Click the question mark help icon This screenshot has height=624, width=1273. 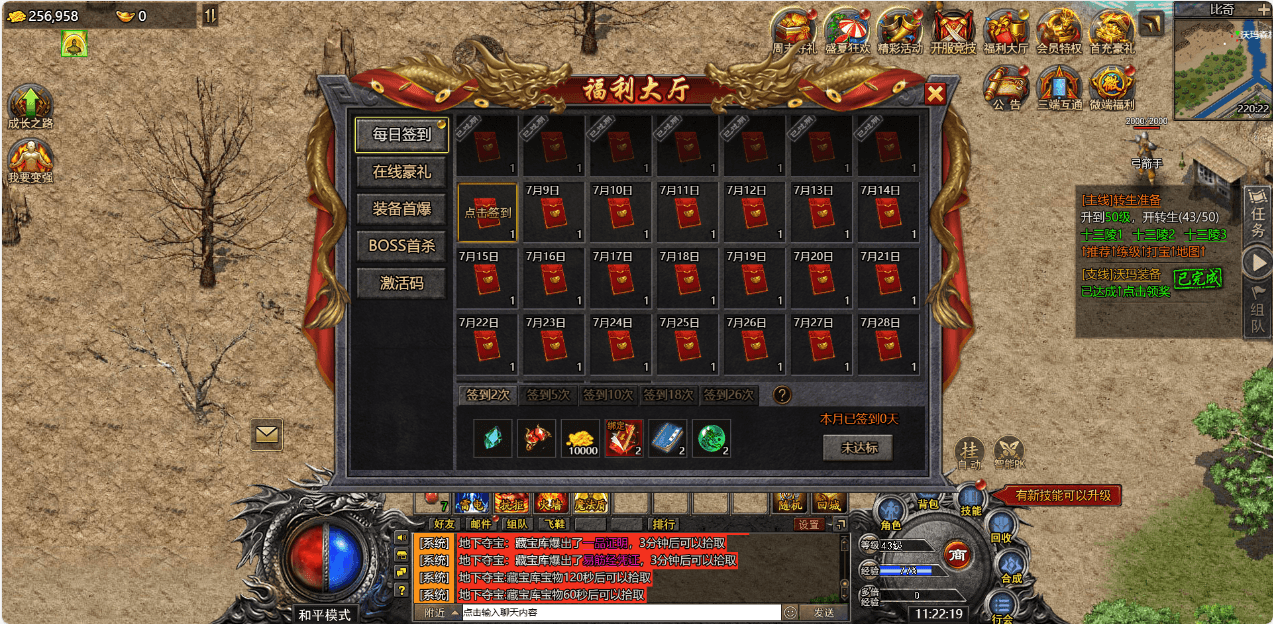tap(782, 395)
